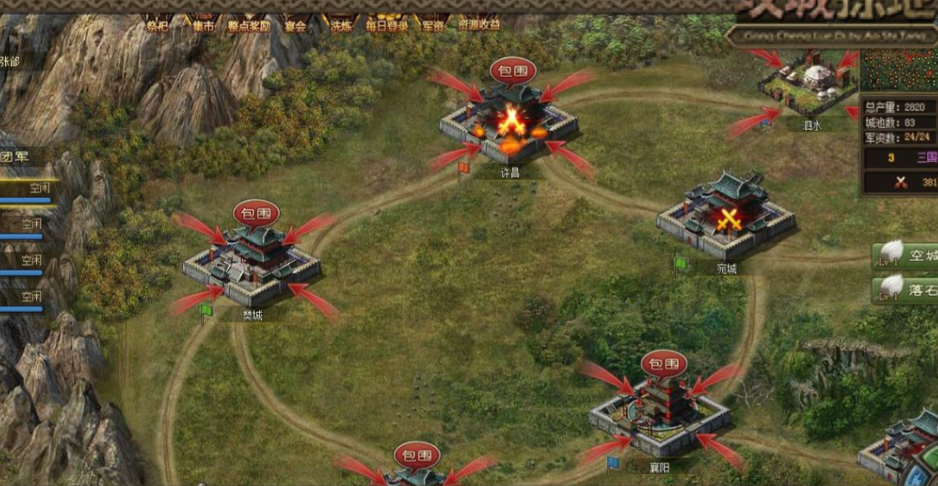Activate the 落石 stratagem skill
Viewport: 938px width, 486px height.
pos(904,289)
